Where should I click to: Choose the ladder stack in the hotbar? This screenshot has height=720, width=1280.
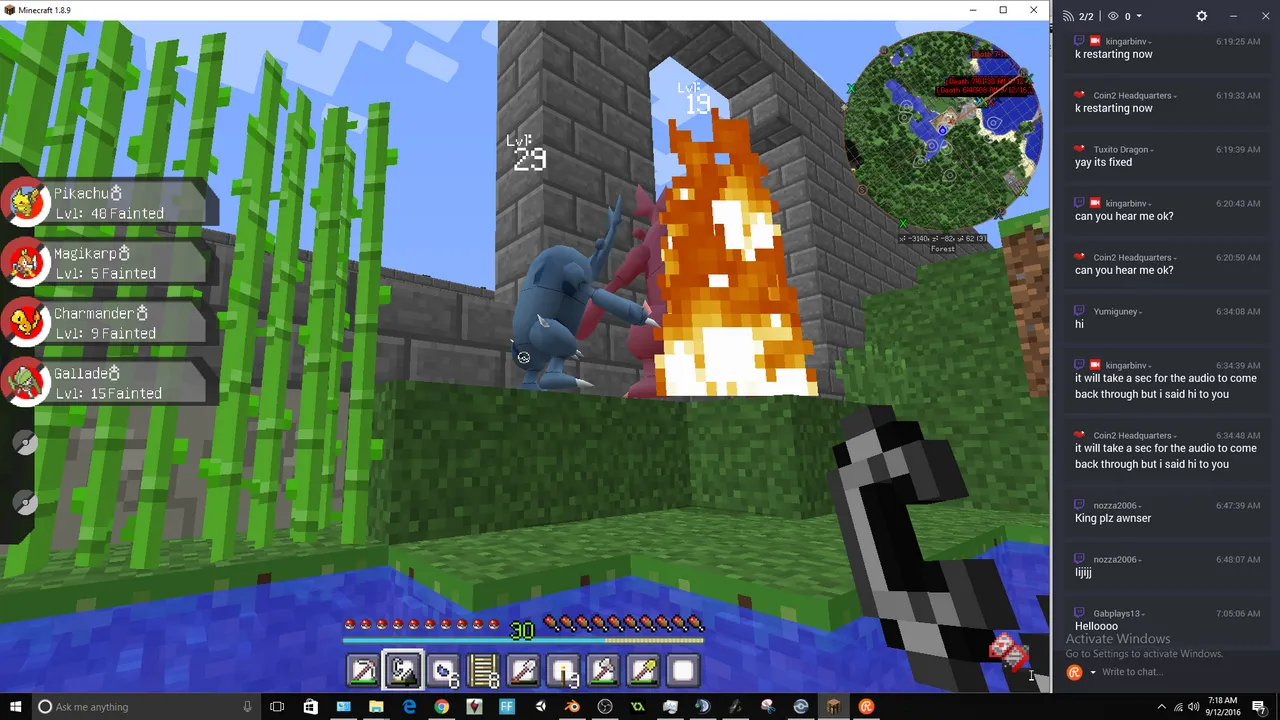483,671
